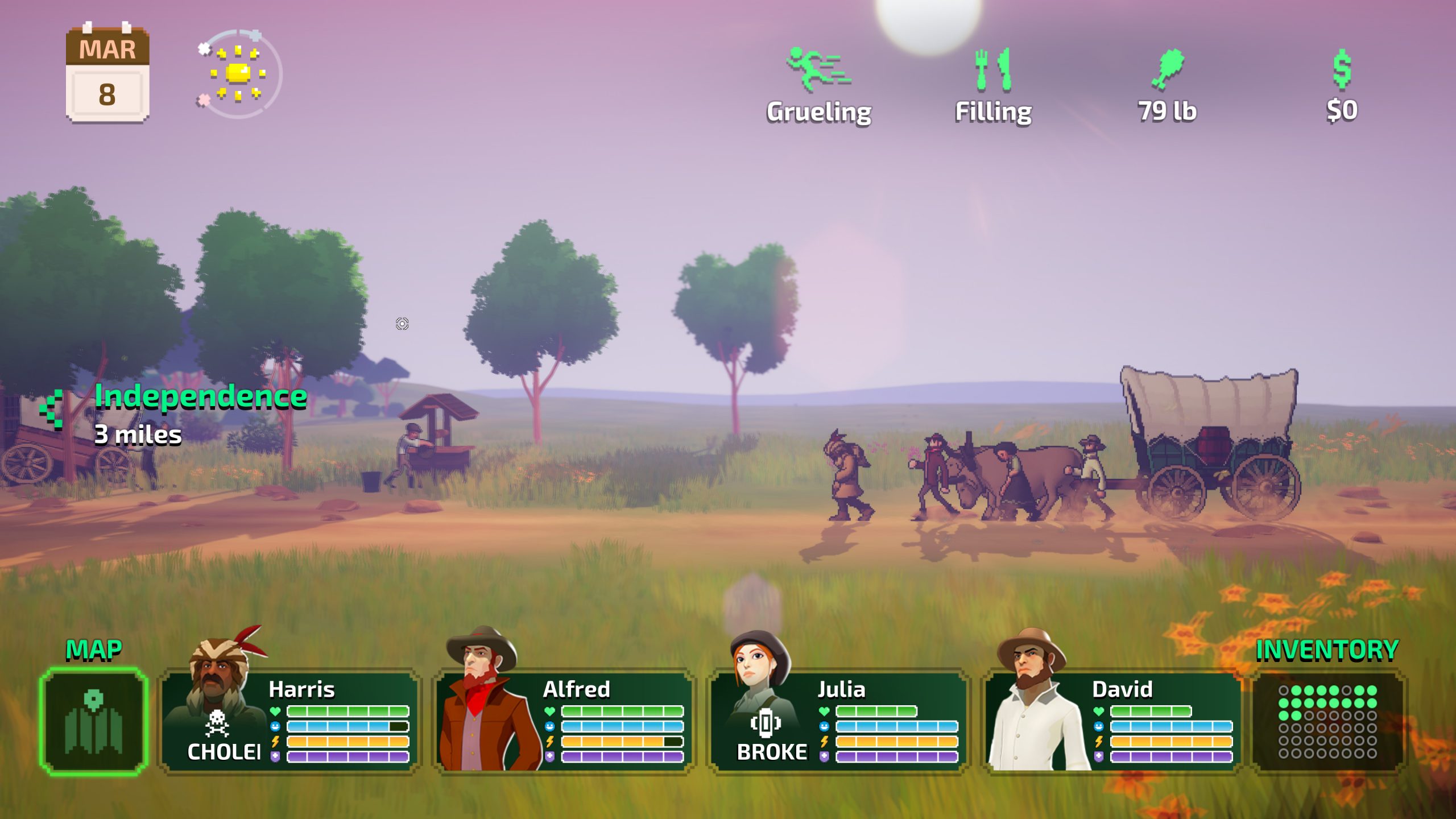Toggle the pace setting from Grueling

pos(817,85)
